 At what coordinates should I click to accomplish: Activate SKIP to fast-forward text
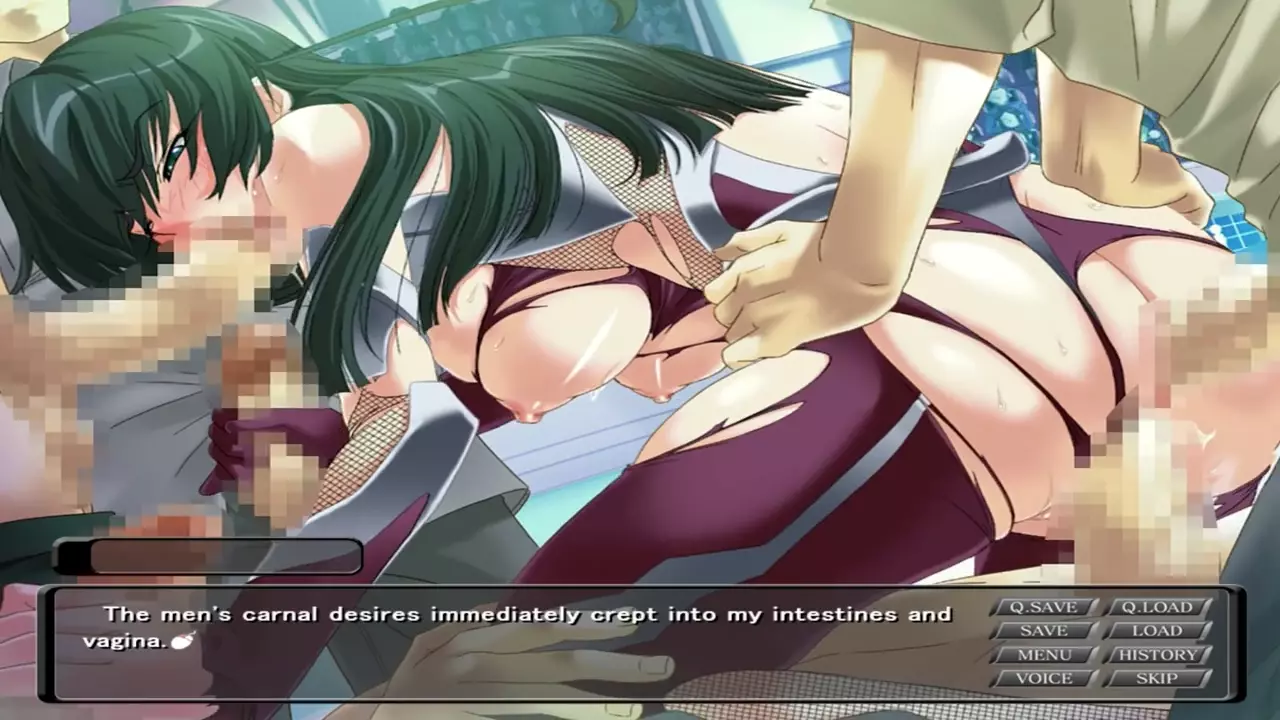click(x=1156, y=678)
